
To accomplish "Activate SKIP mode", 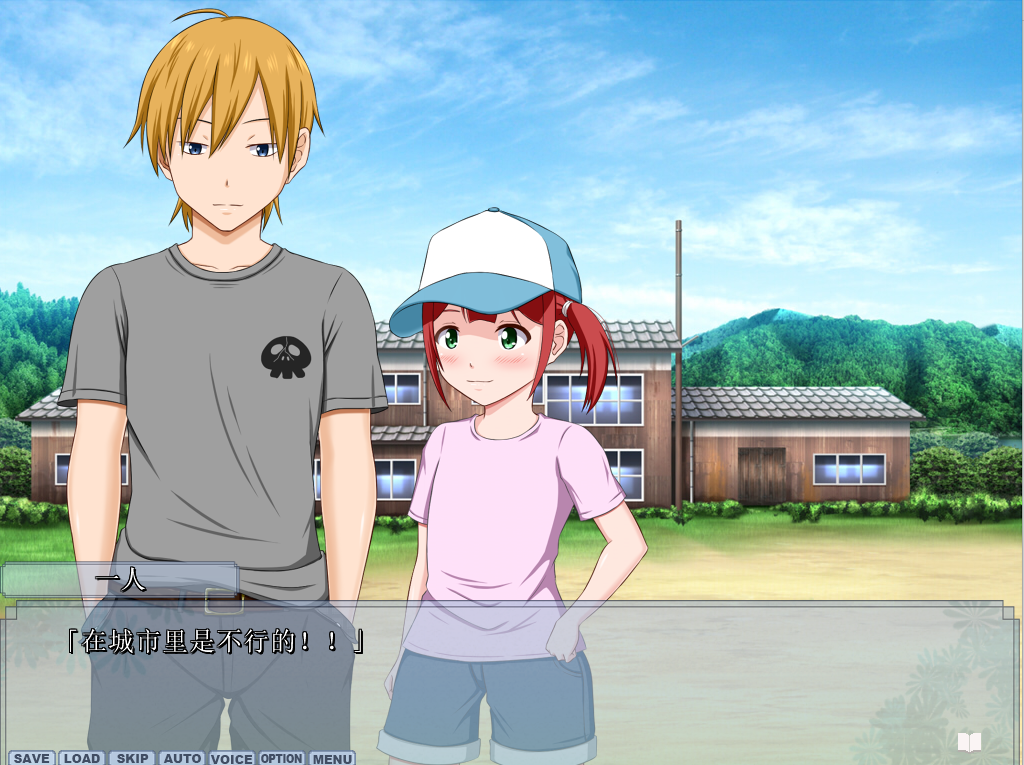I will [x=132, y=758].
